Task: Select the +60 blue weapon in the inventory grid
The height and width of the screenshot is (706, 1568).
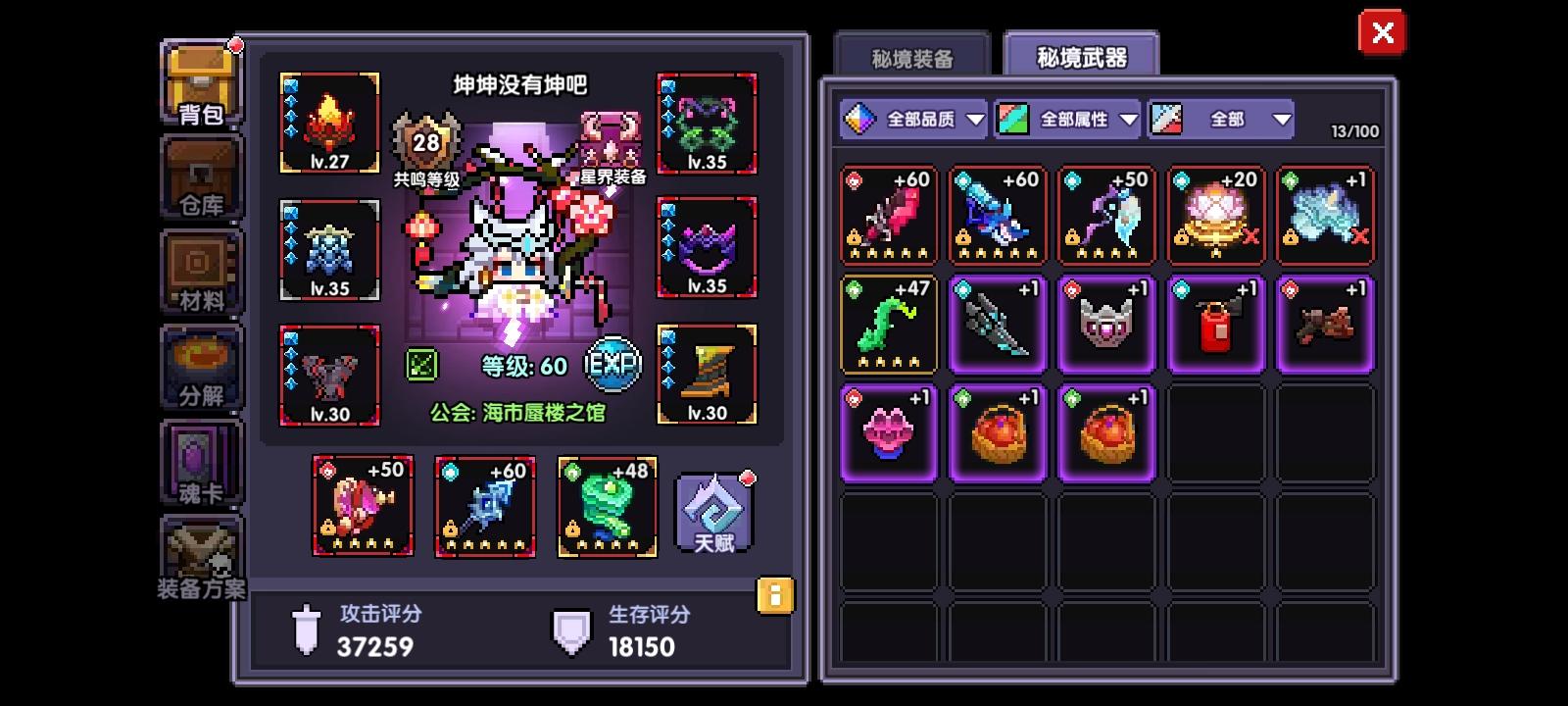Action: pyautogui.click(x=998, y=216)
